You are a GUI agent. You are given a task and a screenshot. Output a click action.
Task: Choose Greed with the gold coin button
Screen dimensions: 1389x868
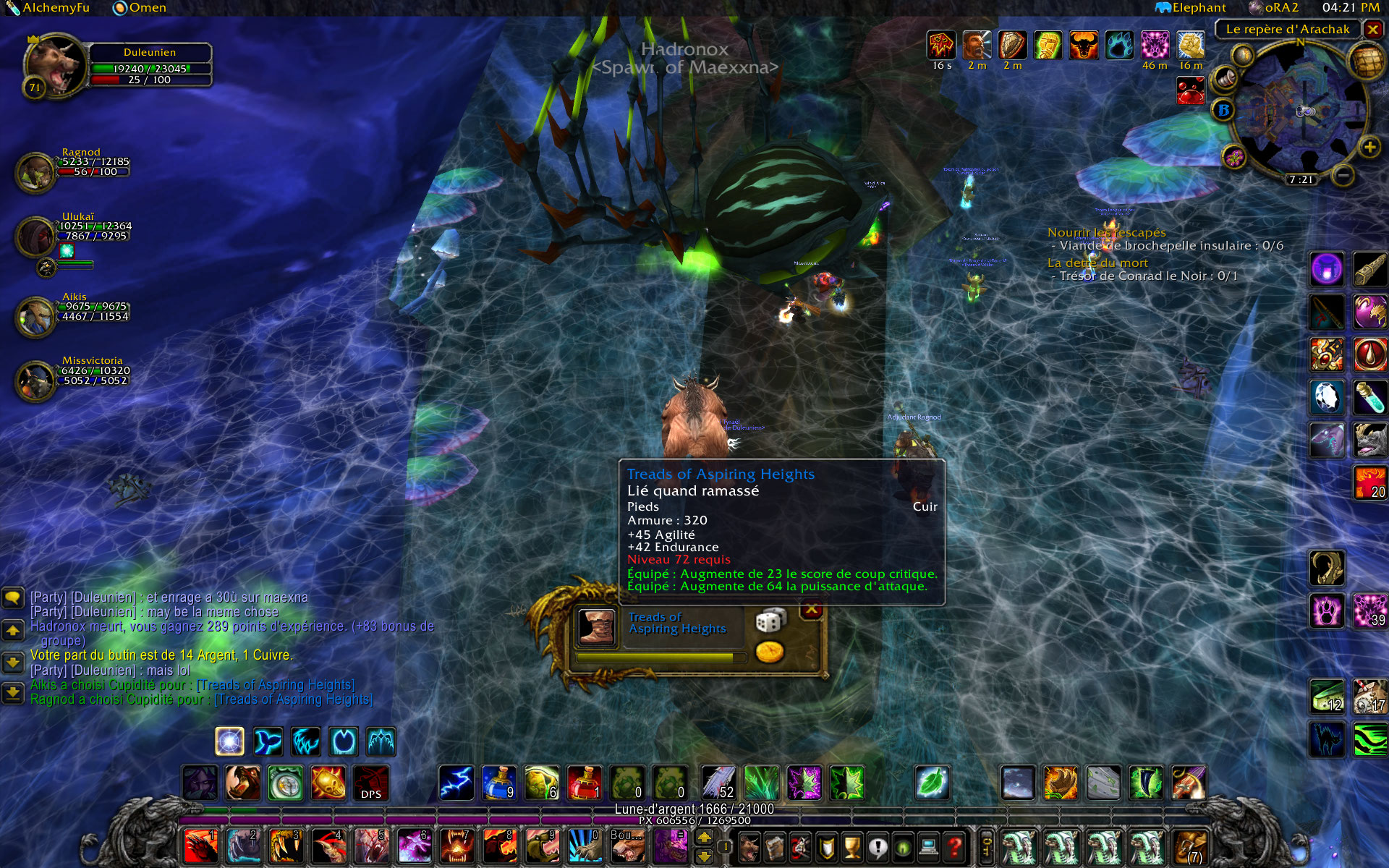[770, 652]
